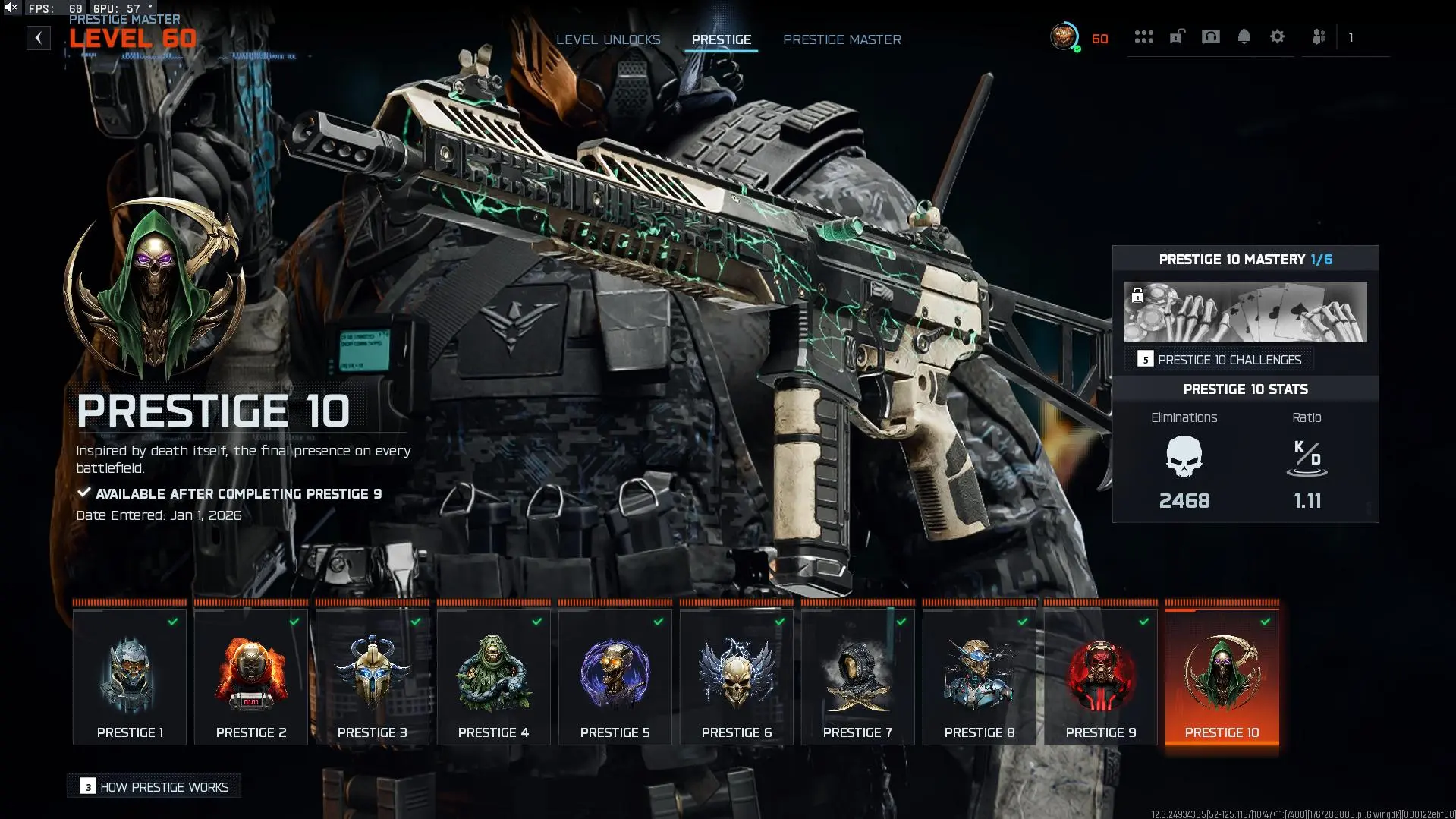Switch to the Prestige Master tab

[x=842, y=39]
